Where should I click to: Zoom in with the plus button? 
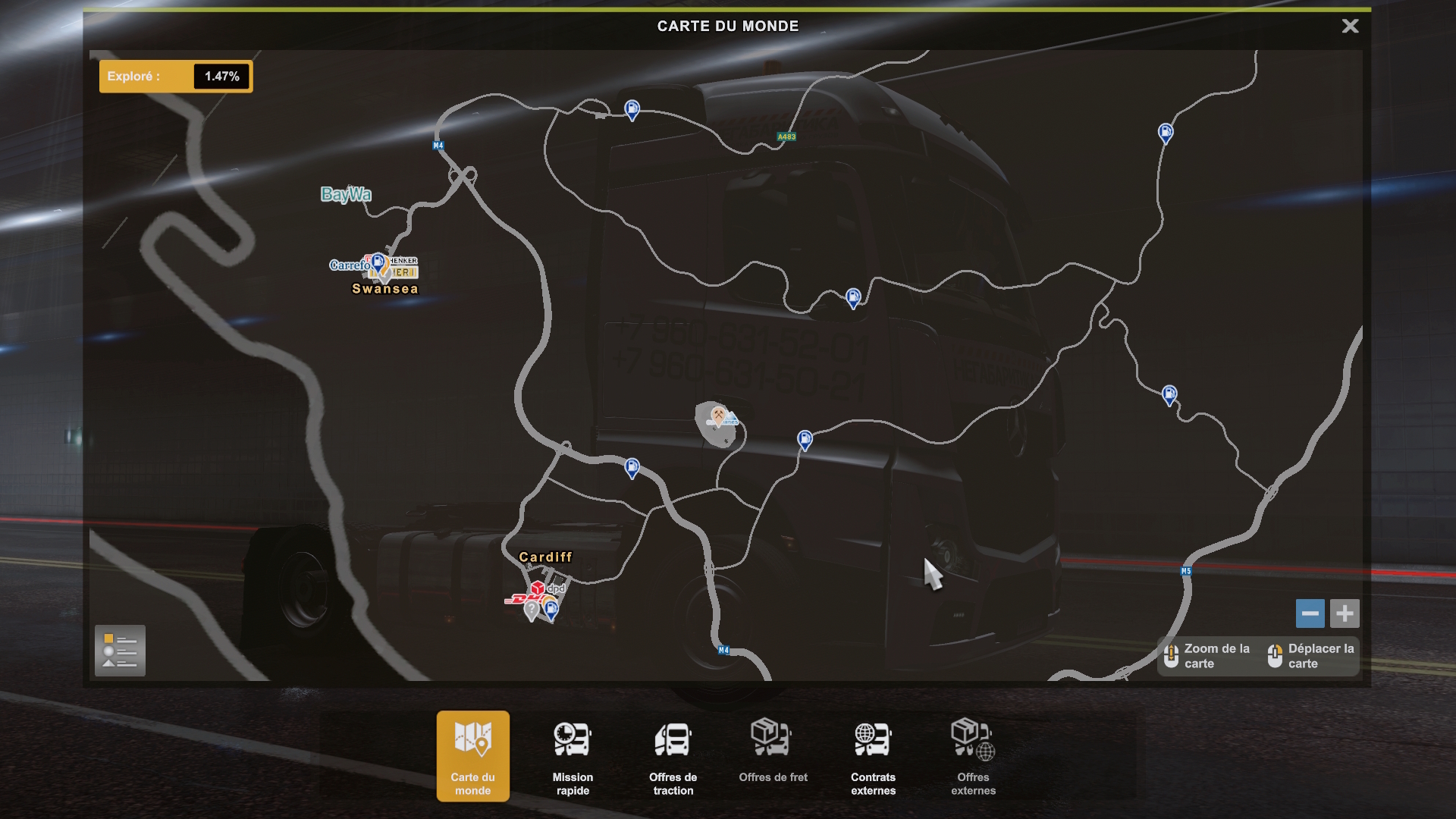point(1345,613)
